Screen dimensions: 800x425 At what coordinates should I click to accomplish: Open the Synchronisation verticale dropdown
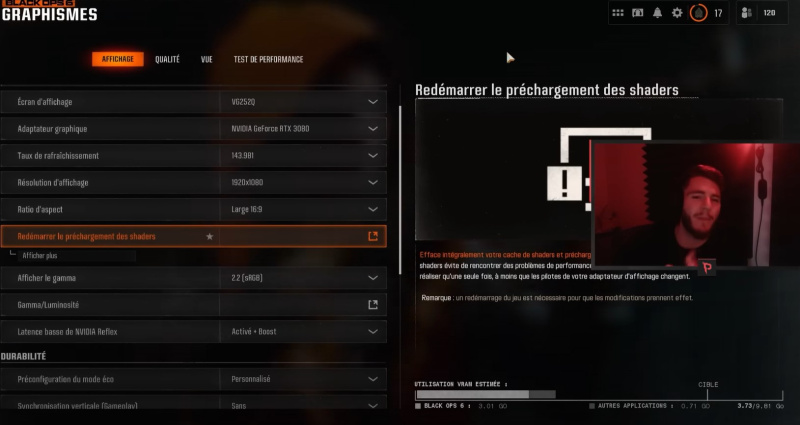[x=301, y=405]
